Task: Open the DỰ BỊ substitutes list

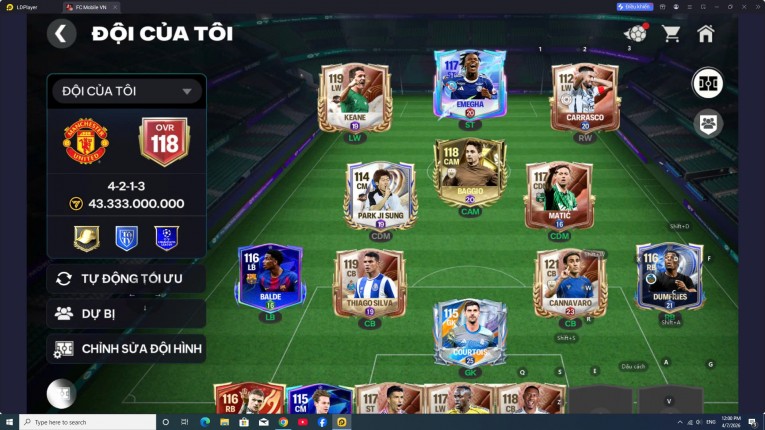Action: tap(126, 313)
